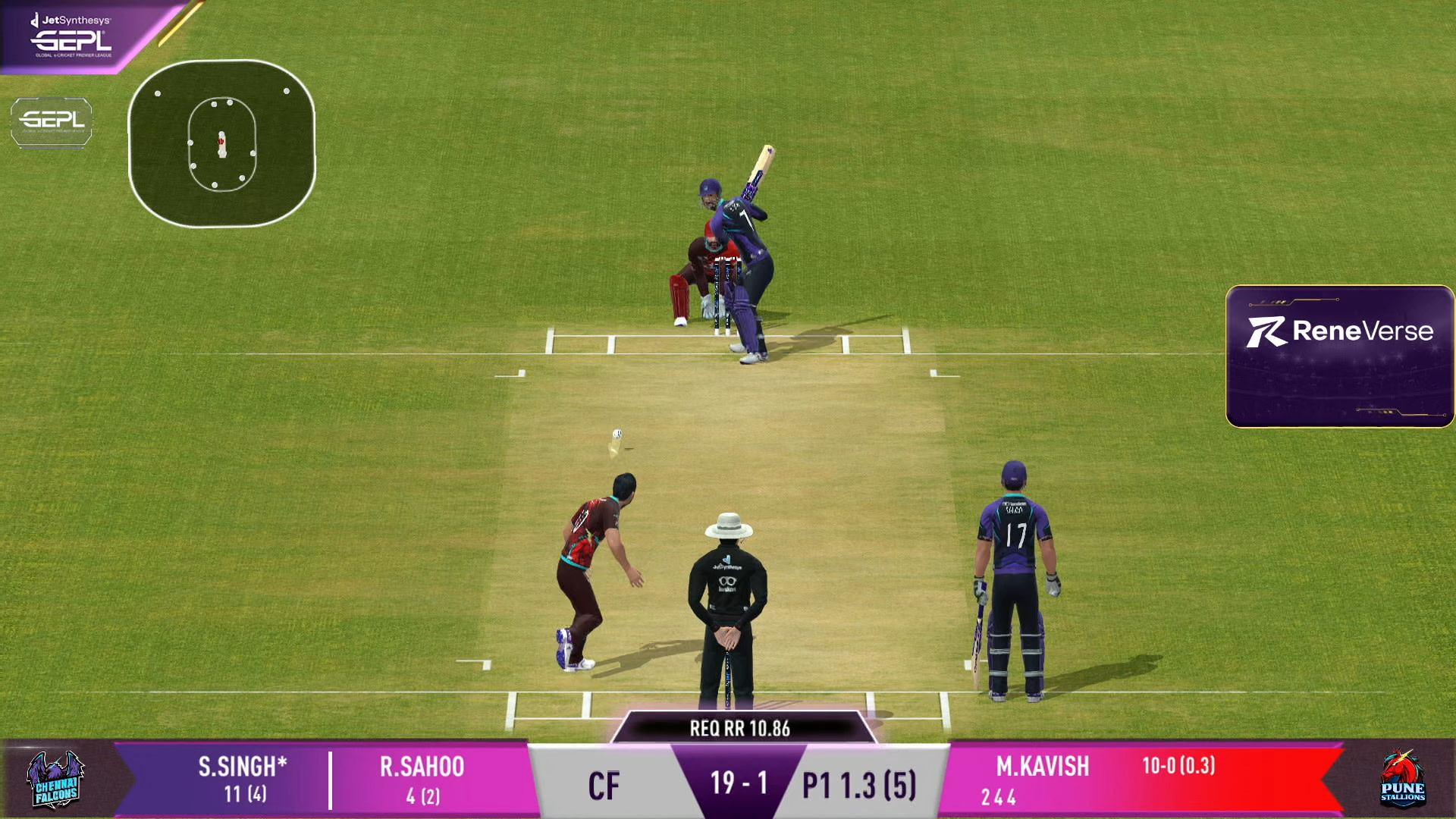This screenshot has width=1456, height=819.
Task: Open the fielding radar minimap
Action: (221, 143)
